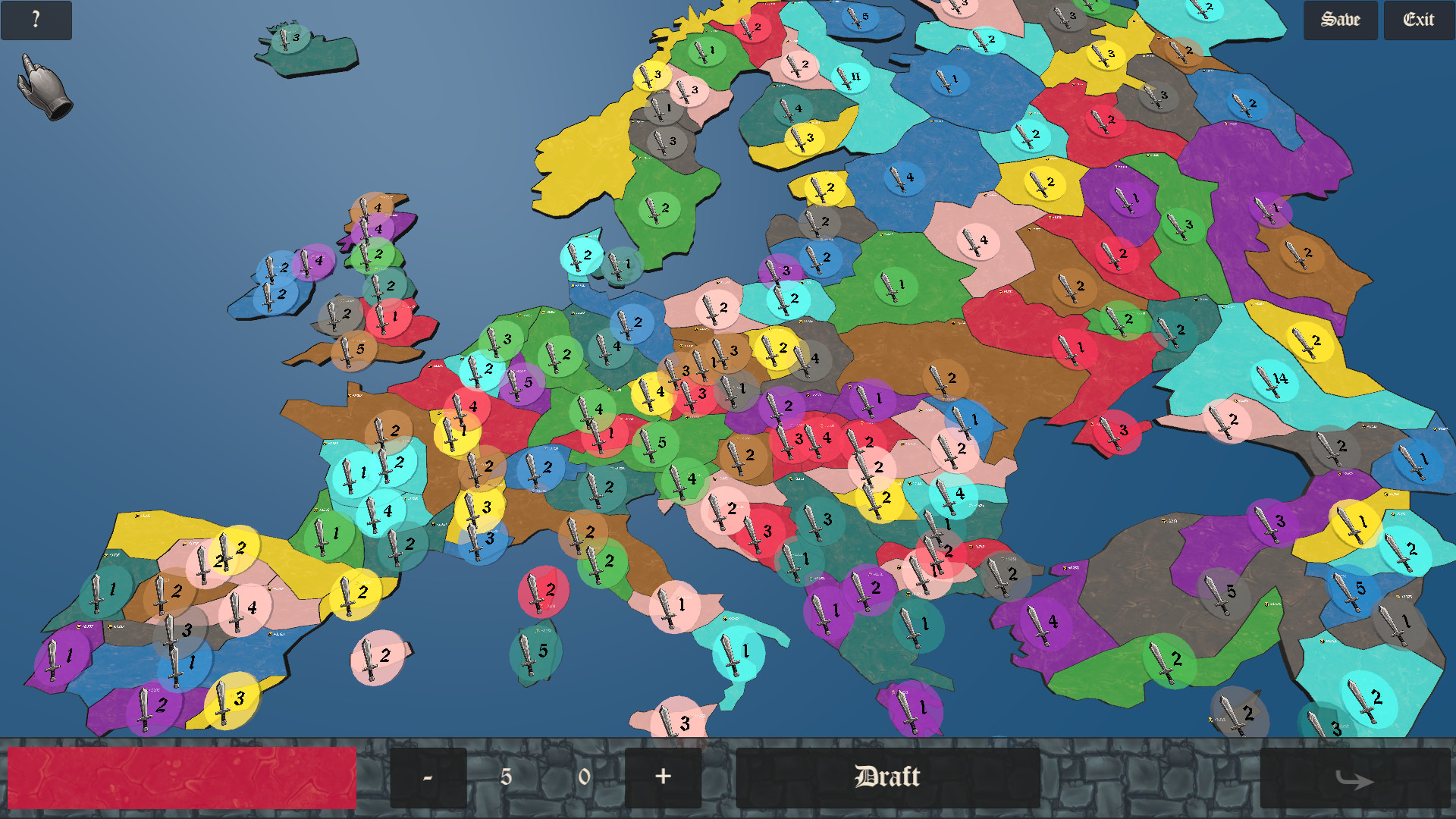
Task: Confirm troop placement with the Draft button
Action: click(887, 777)
